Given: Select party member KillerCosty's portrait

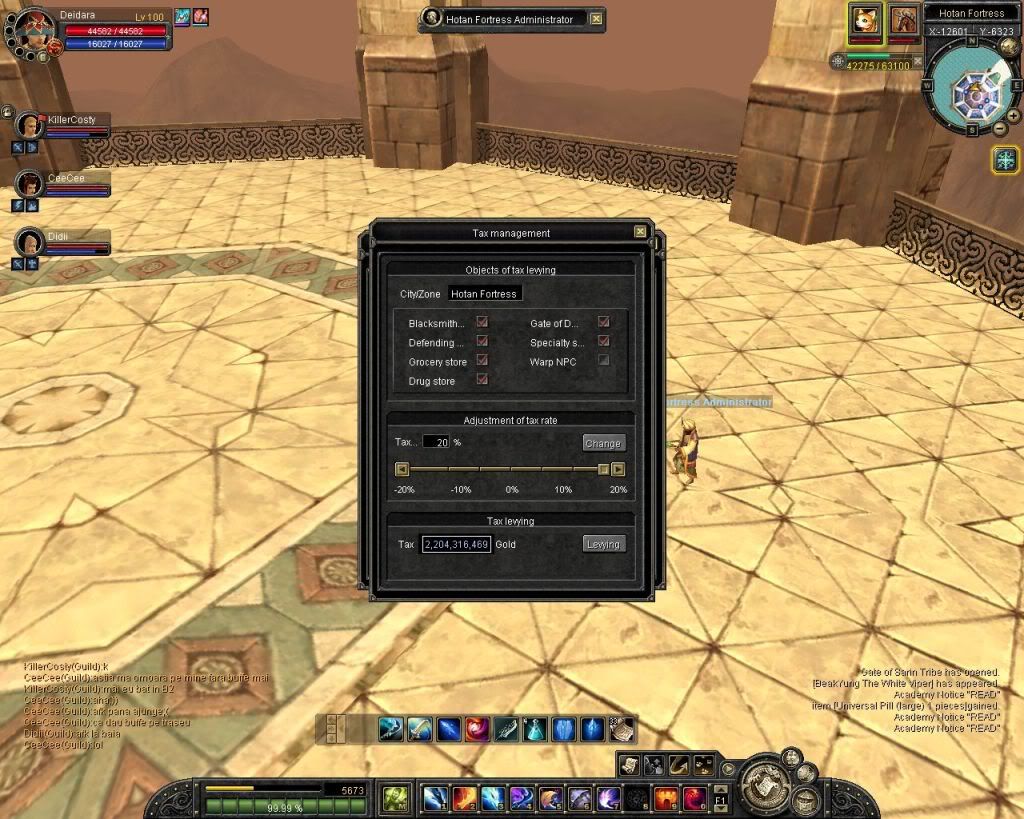Looking at the screenshot, I should [30, 126].
